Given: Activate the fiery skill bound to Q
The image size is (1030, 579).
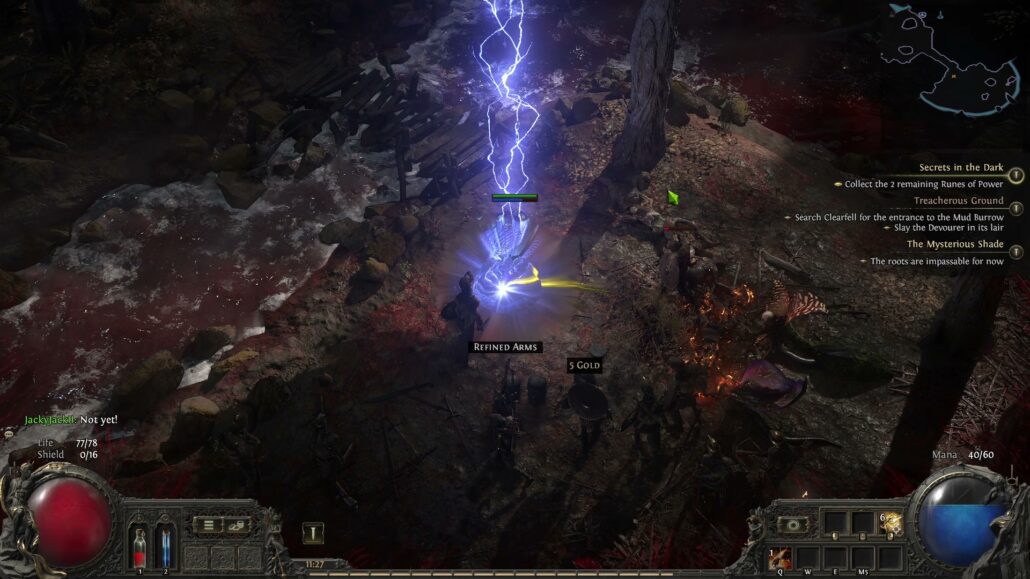Looking at the screenshot, I should click(x=780, y=557).
